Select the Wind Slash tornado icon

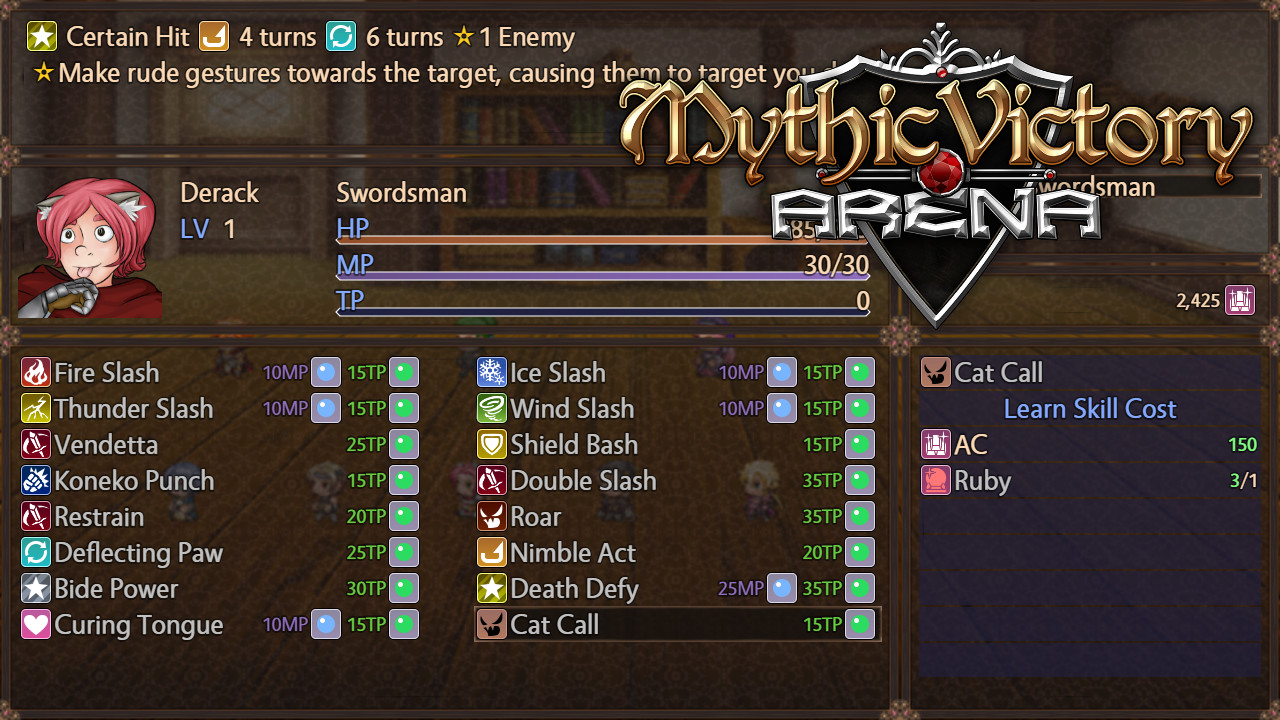(x=489, y=408)
